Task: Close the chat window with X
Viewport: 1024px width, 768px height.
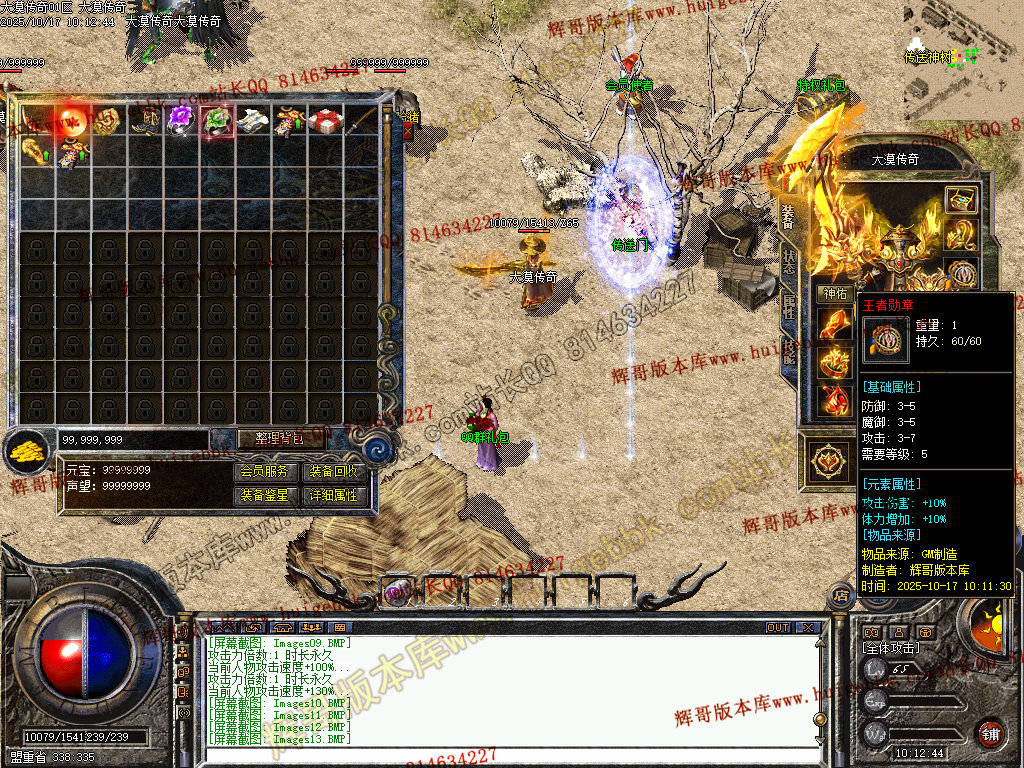Action: click(x=808, y=628)
